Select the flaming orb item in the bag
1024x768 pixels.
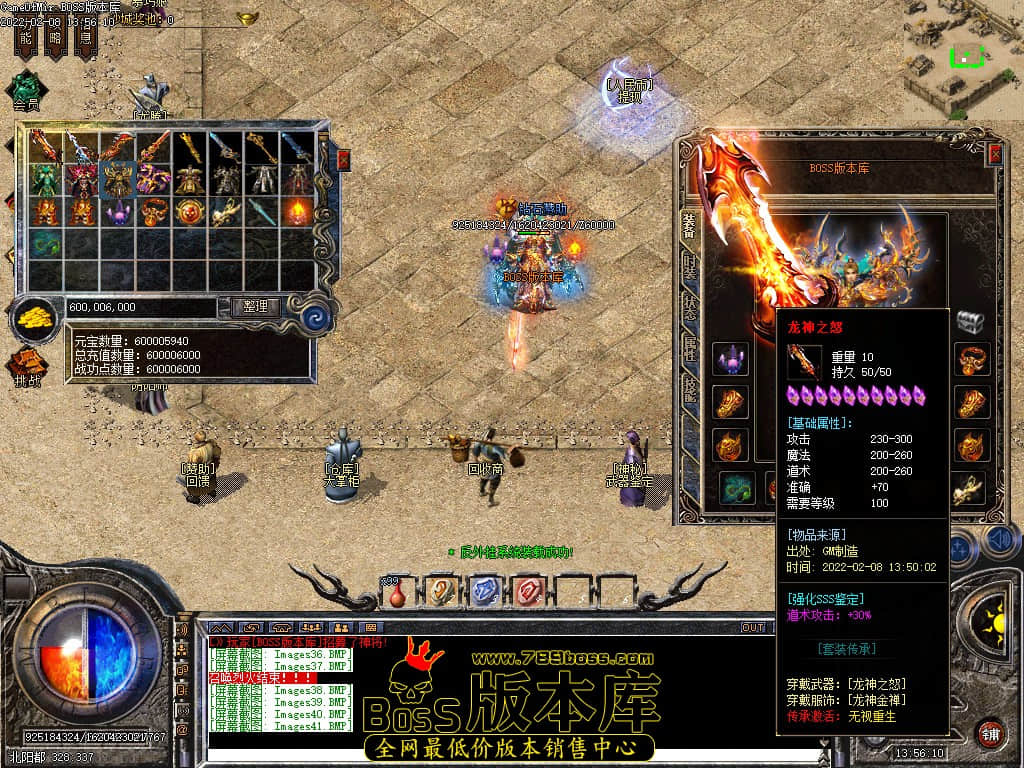click(297, 212)
